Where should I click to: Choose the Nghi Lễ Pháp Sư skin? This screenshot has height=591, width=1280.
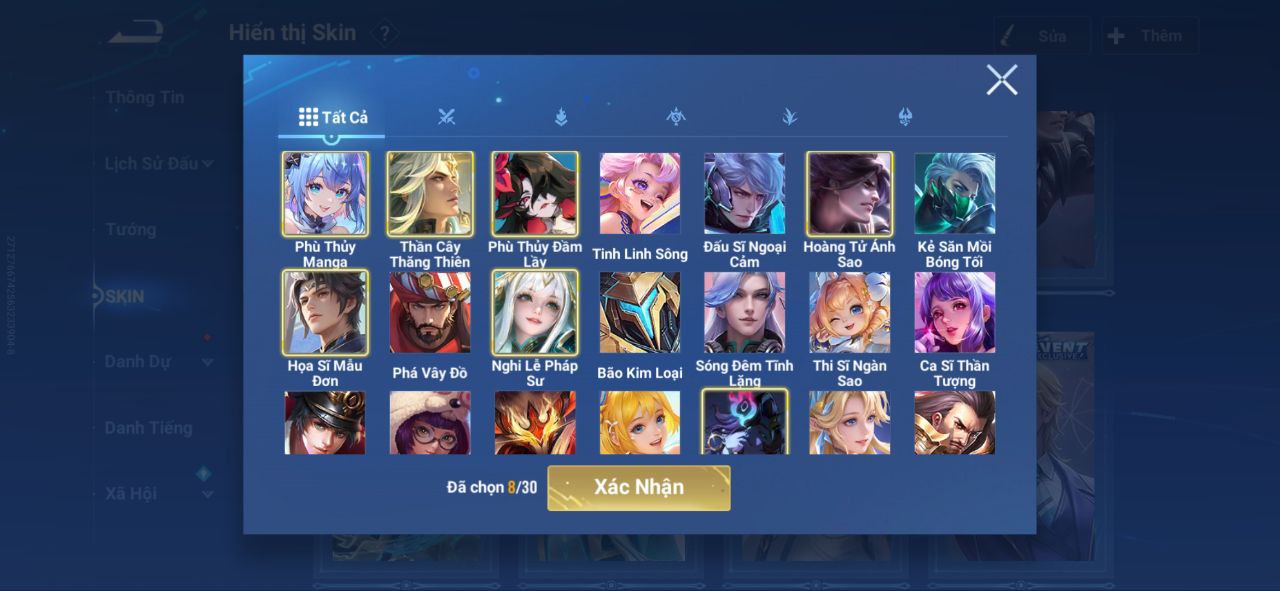click(535, 313)
